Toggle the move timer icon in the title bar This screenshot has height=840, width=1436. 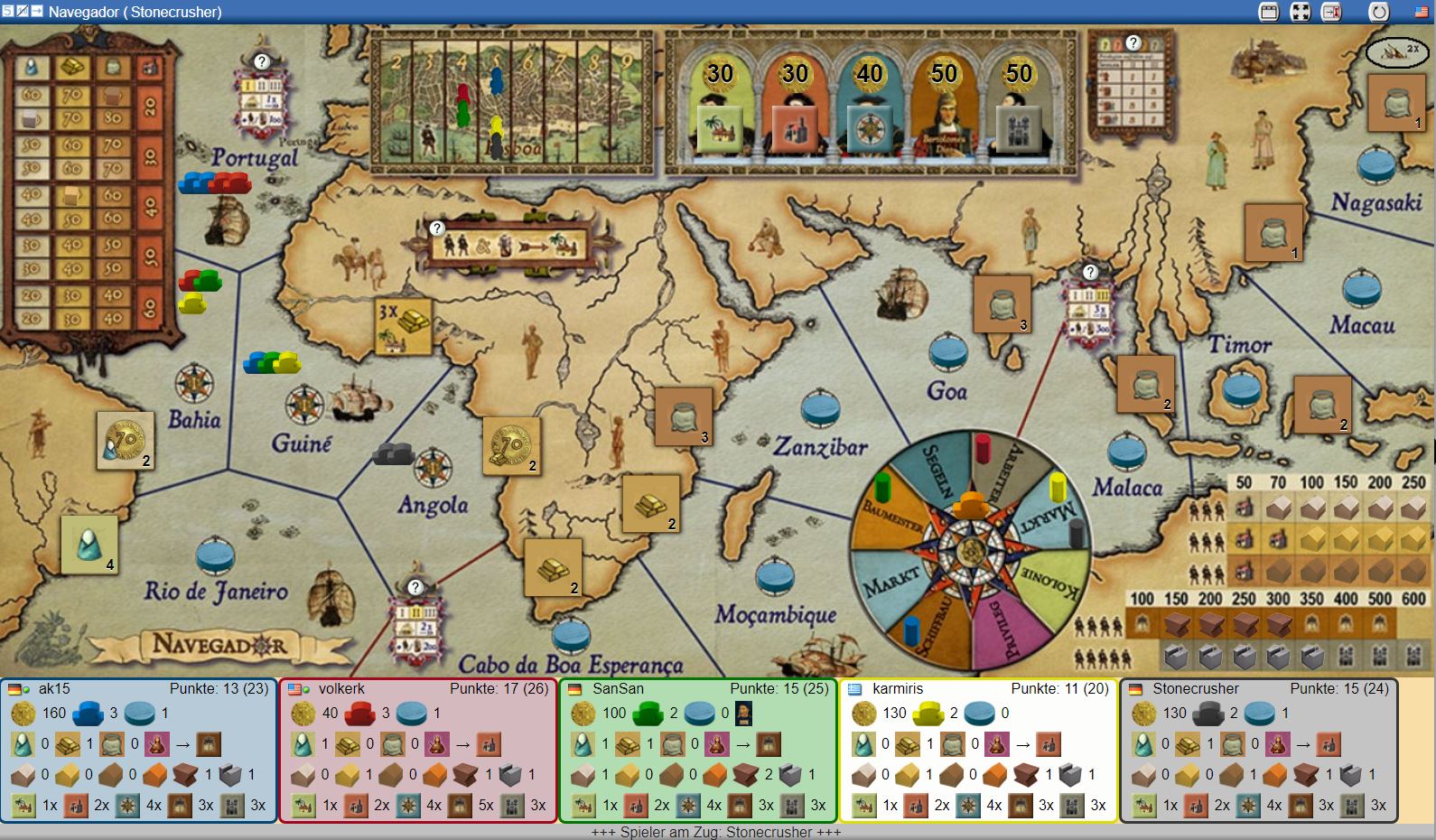[1330, 12]
